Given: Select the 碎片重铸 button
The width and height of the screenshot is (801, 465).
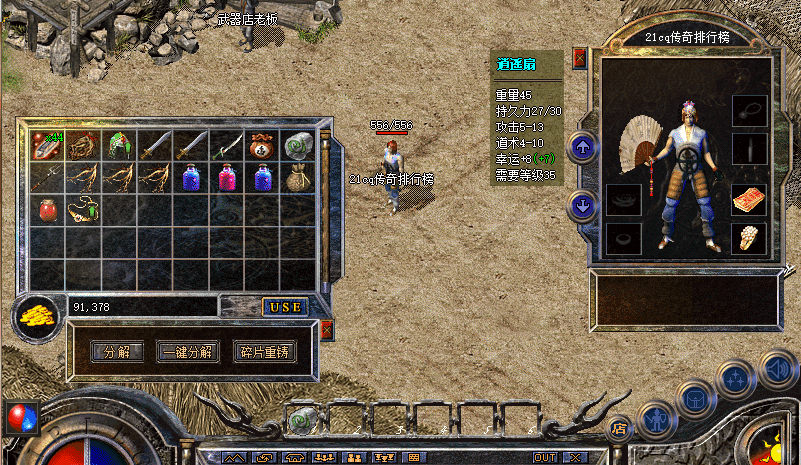Looking at the screenshot, I should tap(267, 352).
